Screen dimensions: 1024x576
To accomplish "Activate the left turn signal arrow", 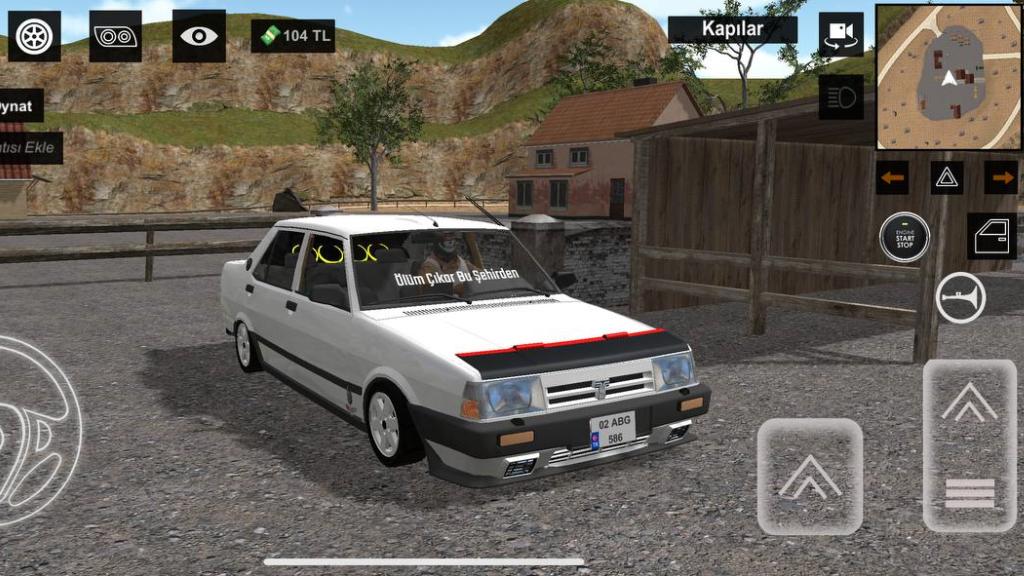I will [x=892, y=178].
